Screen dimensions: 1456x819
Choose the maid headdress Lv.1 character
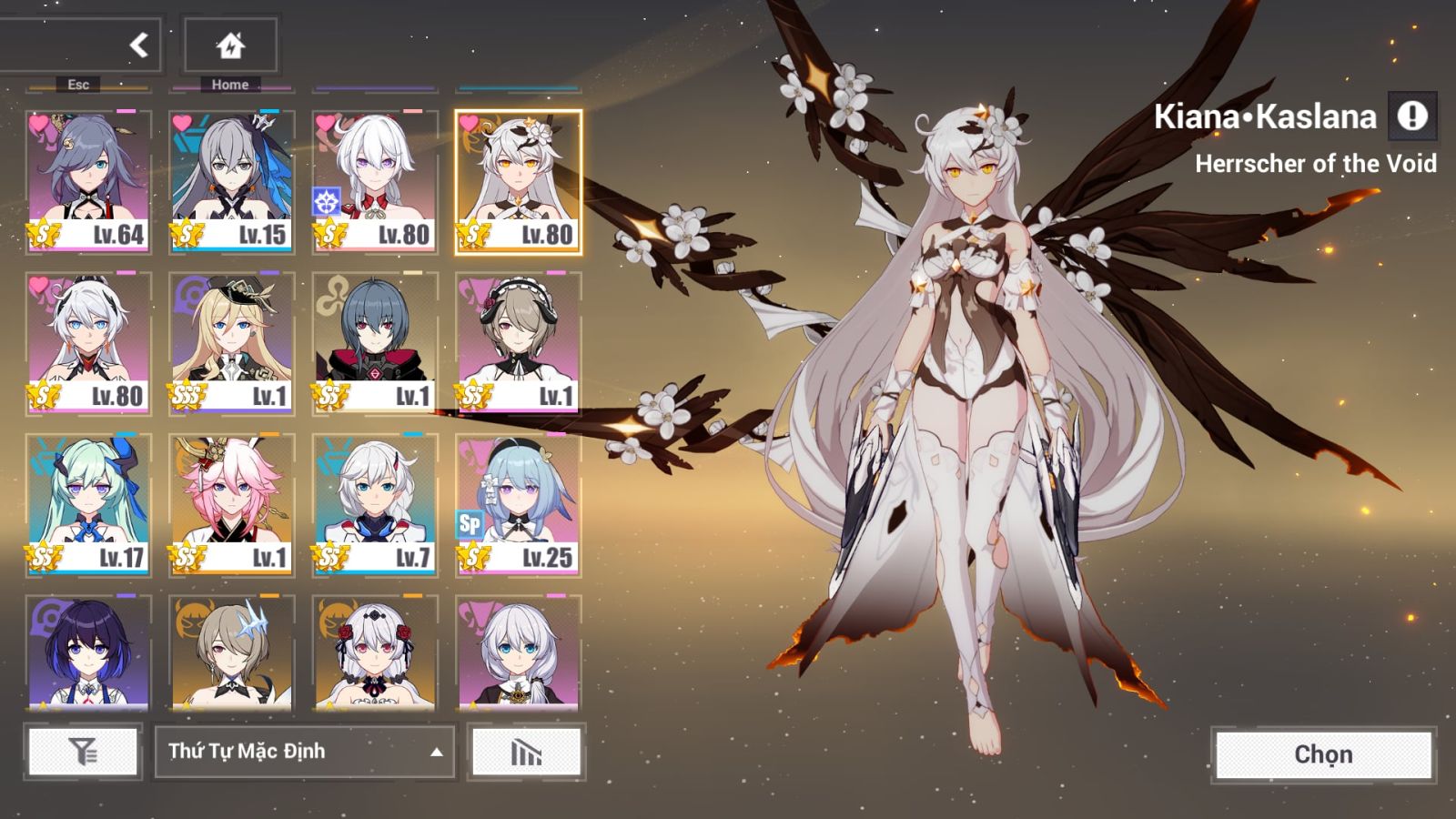(x=518, y=343)
